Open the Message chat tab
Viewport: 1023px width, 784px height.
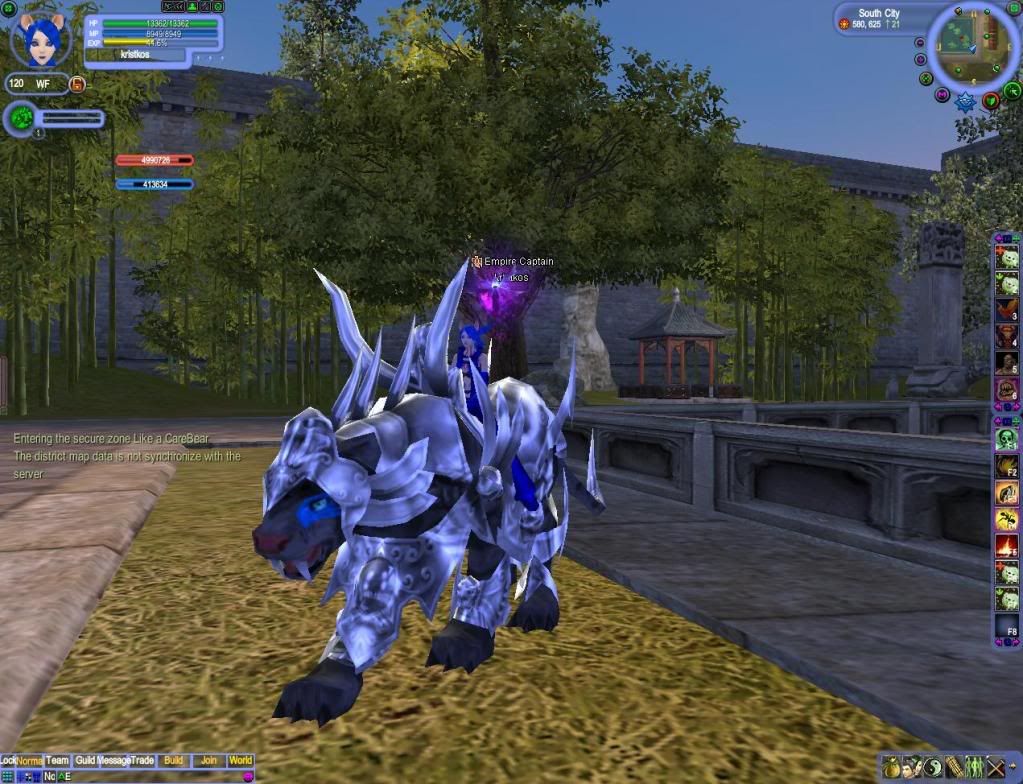[x=114, y=761]
